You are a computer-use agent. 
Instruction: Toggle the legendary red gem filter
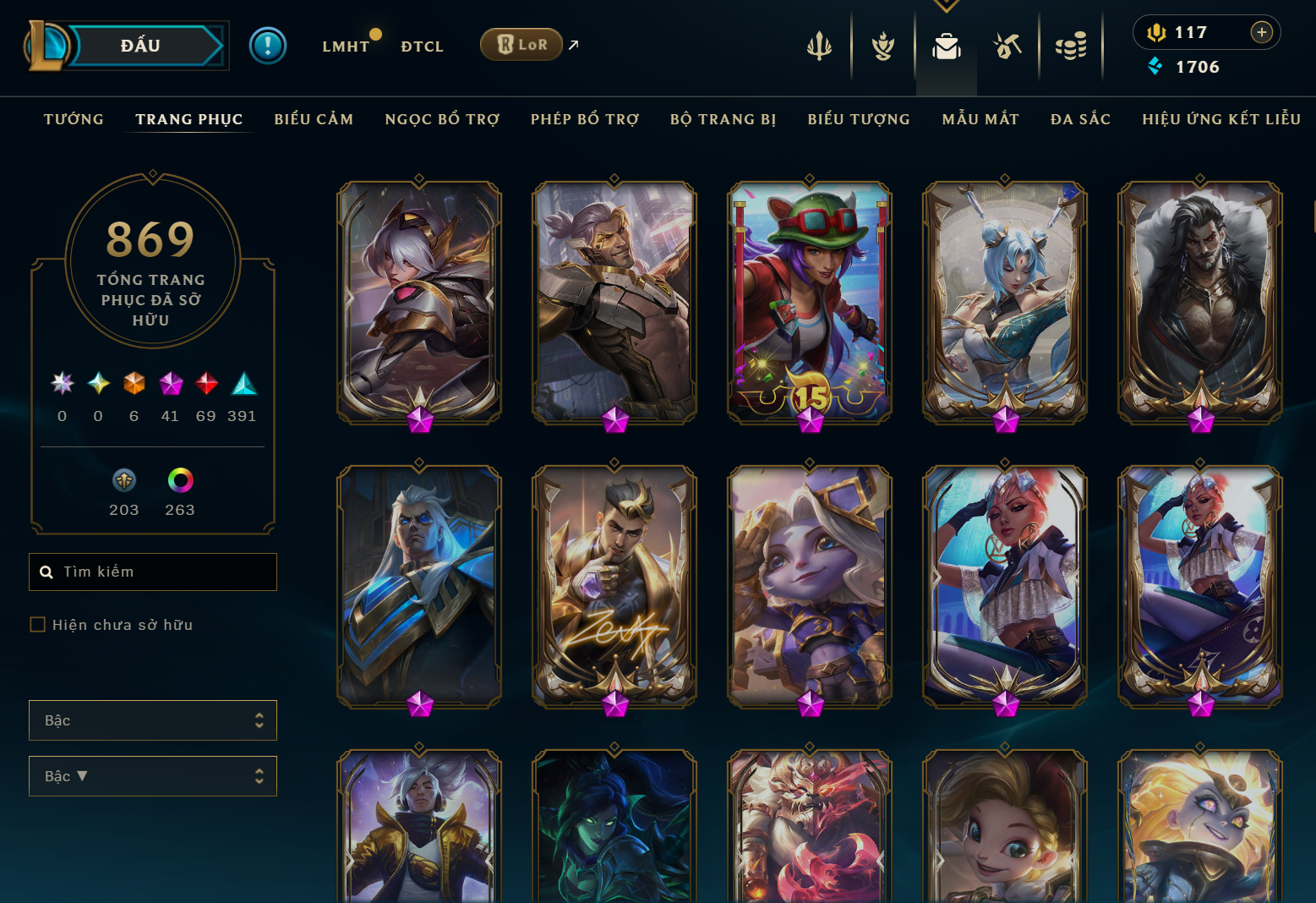tap(205, 383)
